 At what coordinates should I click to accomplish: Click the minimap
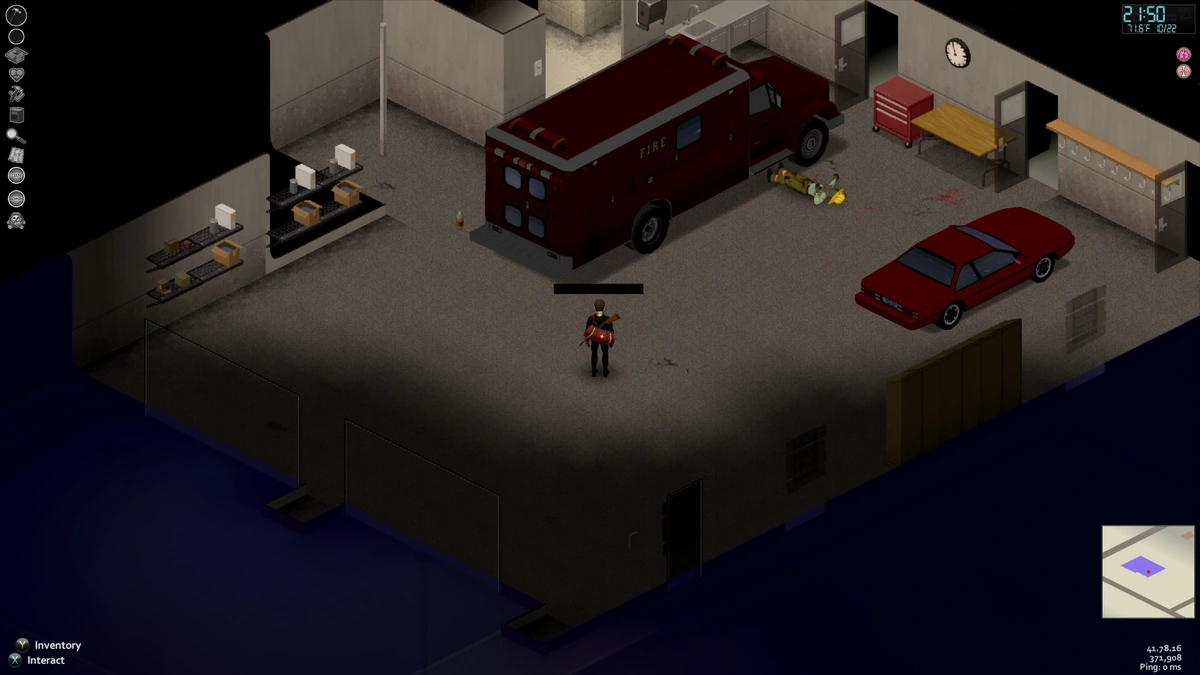coord(1148,571)
